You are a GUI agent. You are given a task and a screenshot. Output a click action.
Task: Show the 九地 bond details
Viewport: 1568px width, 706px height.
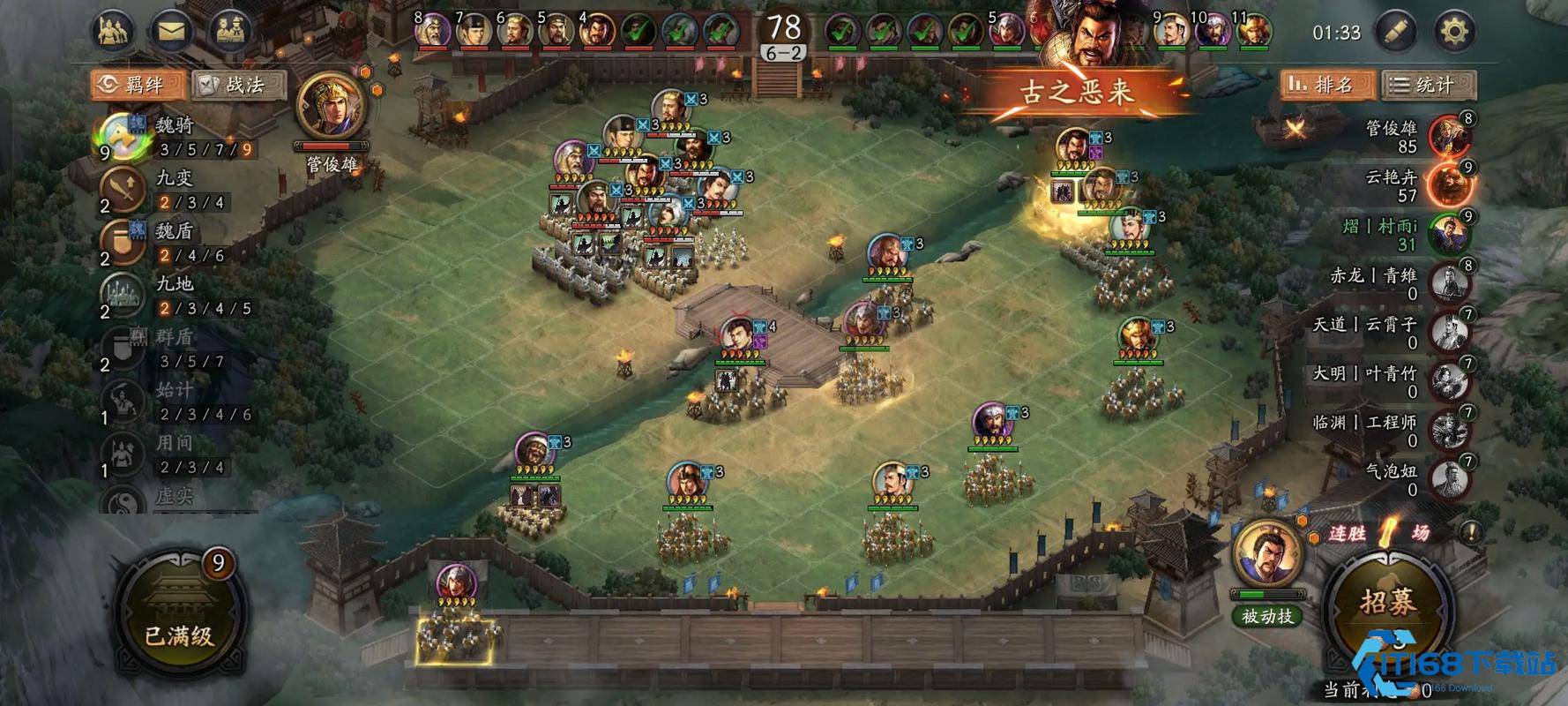point(176,296)
